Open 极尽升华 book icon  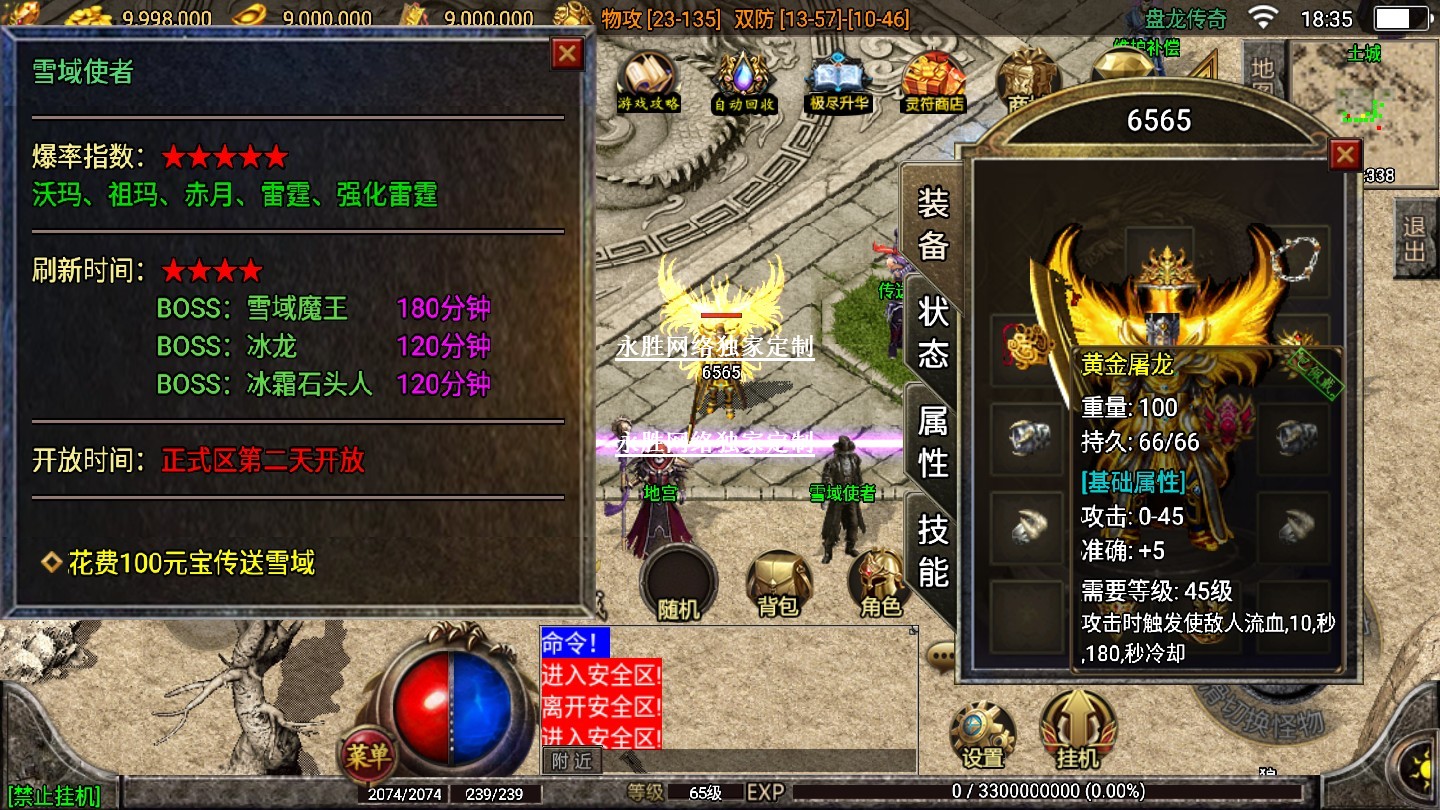point(839,81)
